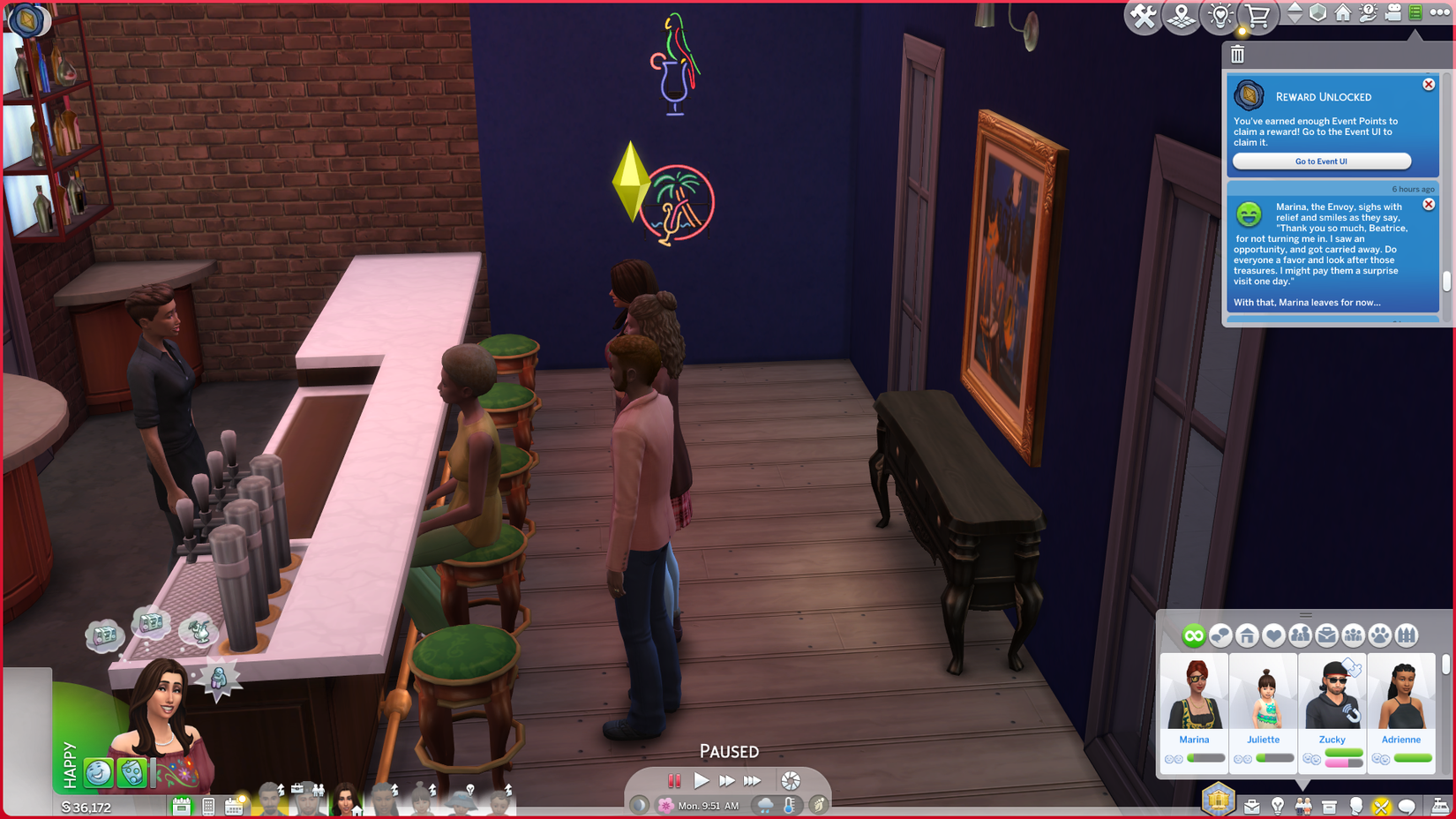Viewport: 1456px width, 819px height.
Task: Click the video camera capture icon
Action: (x=1393, y=13)
